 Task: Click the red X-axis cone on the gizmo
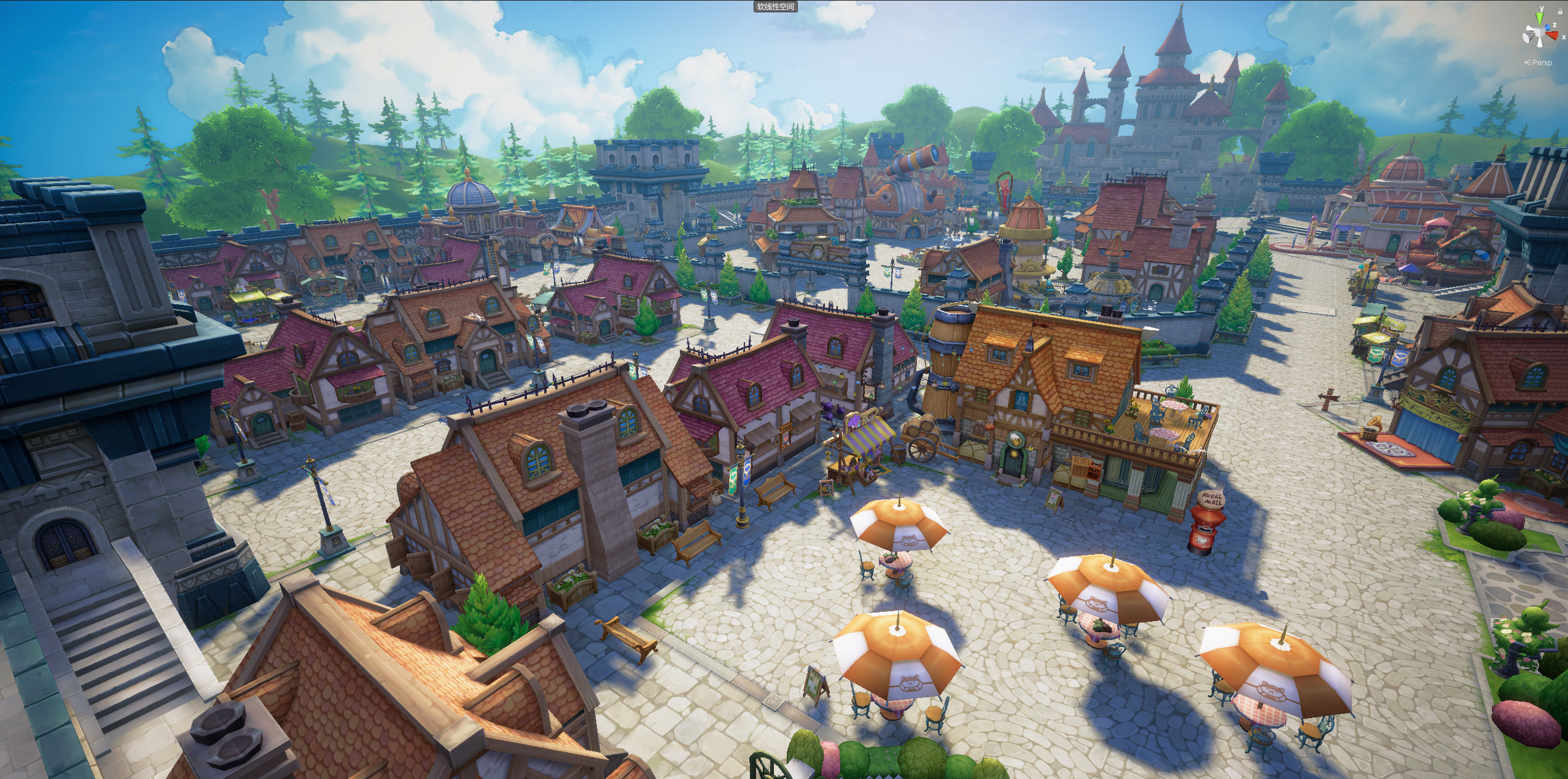(1552, 36)
